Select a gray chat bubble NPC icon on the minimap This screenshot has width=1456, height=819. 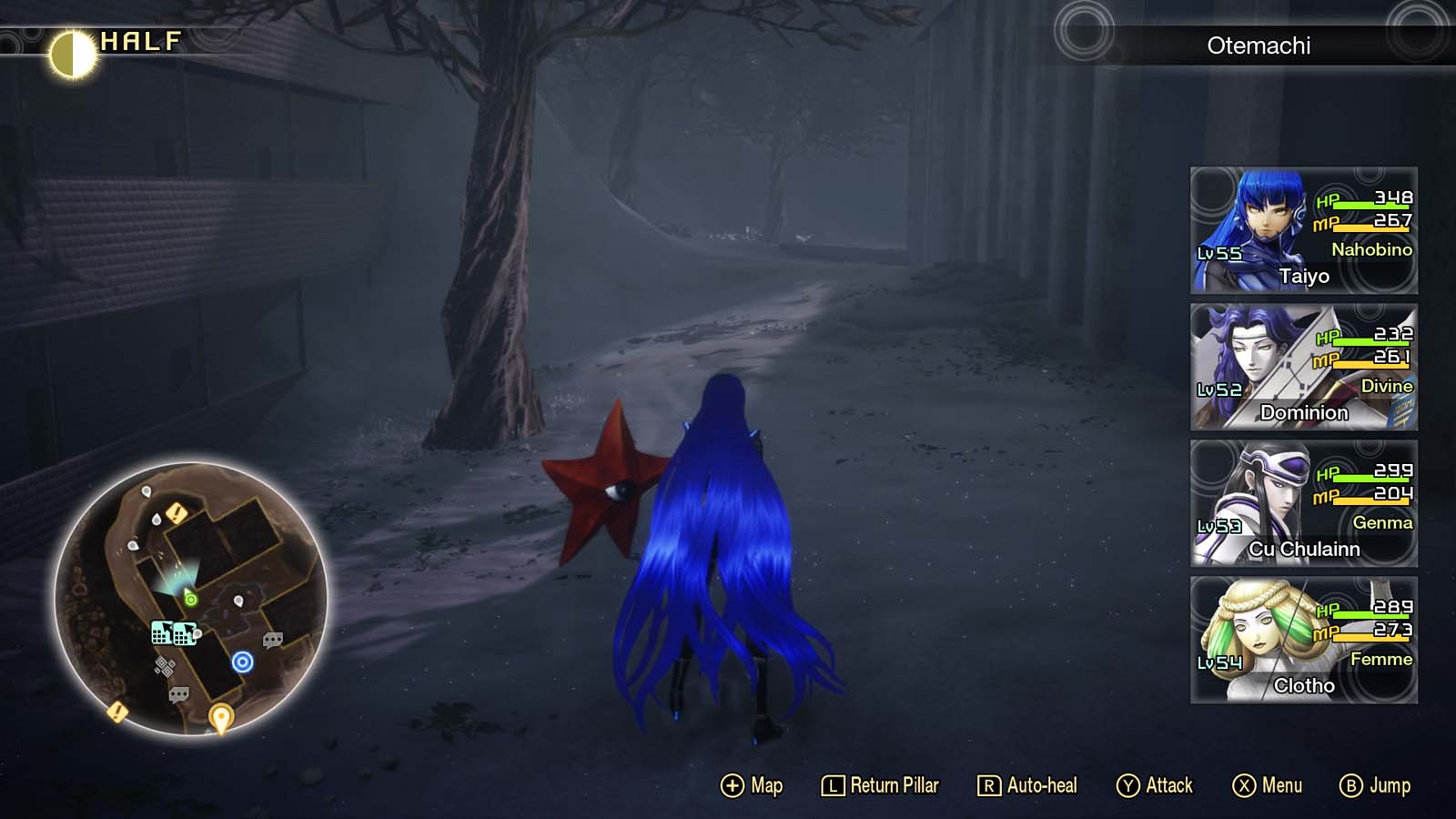coord(271,640)
